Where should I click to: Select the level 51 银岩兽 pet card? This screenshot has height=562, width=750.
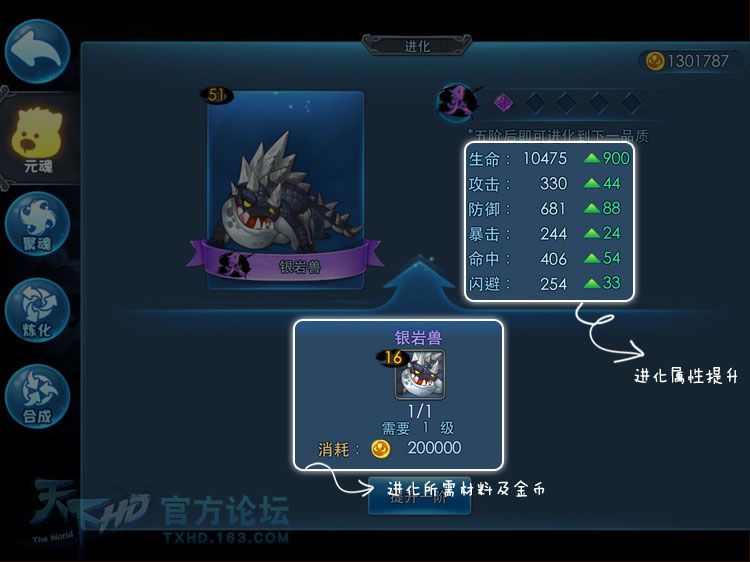pyautogui.click(x=285, y=190)
